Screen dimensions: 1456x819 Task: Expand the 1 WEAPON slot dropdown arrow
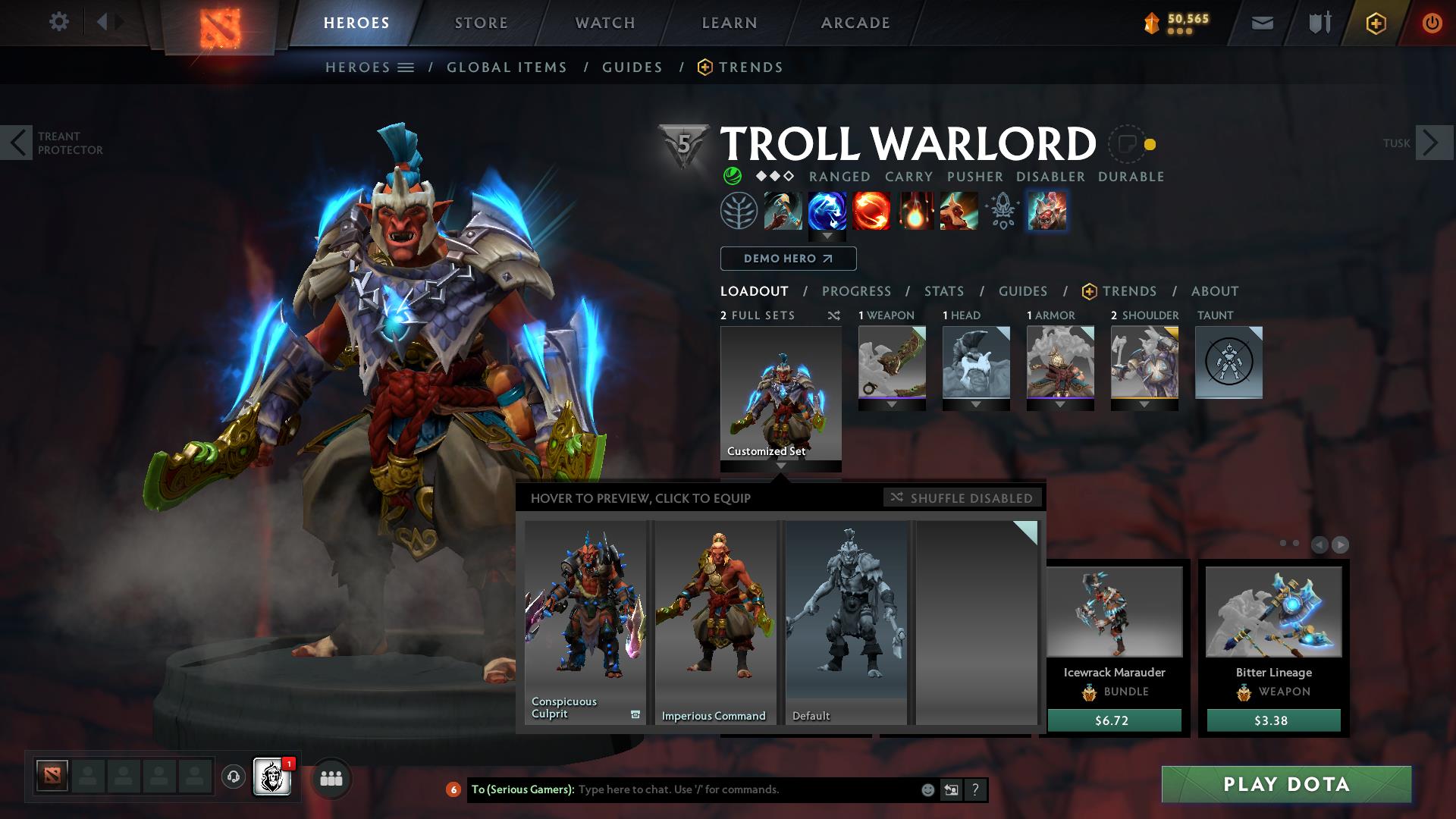892,404
